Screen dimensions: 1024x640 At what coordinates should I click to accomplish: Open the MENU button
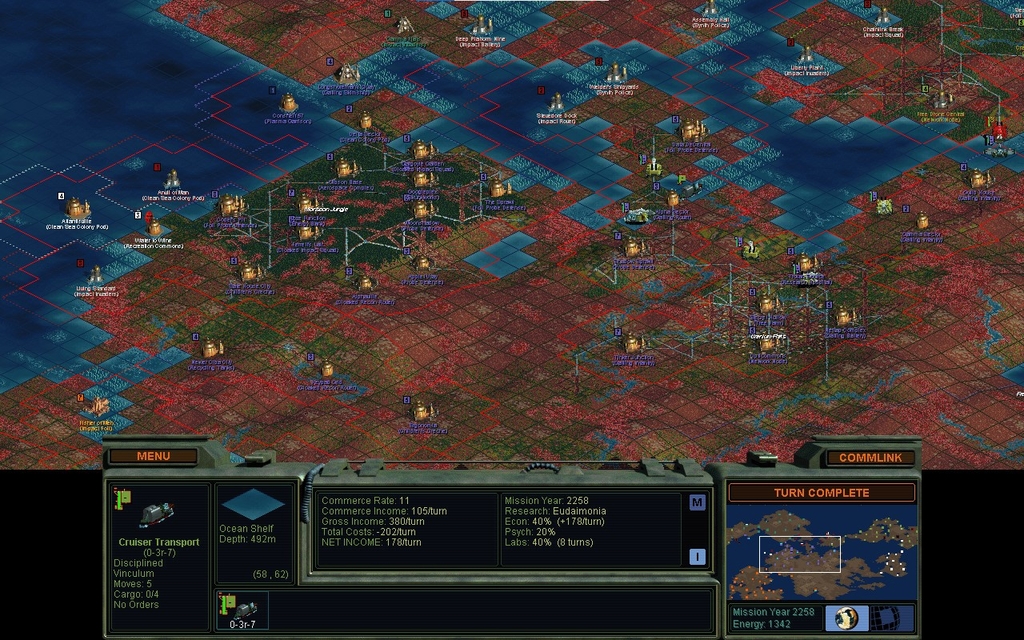(x=154, y=456)
